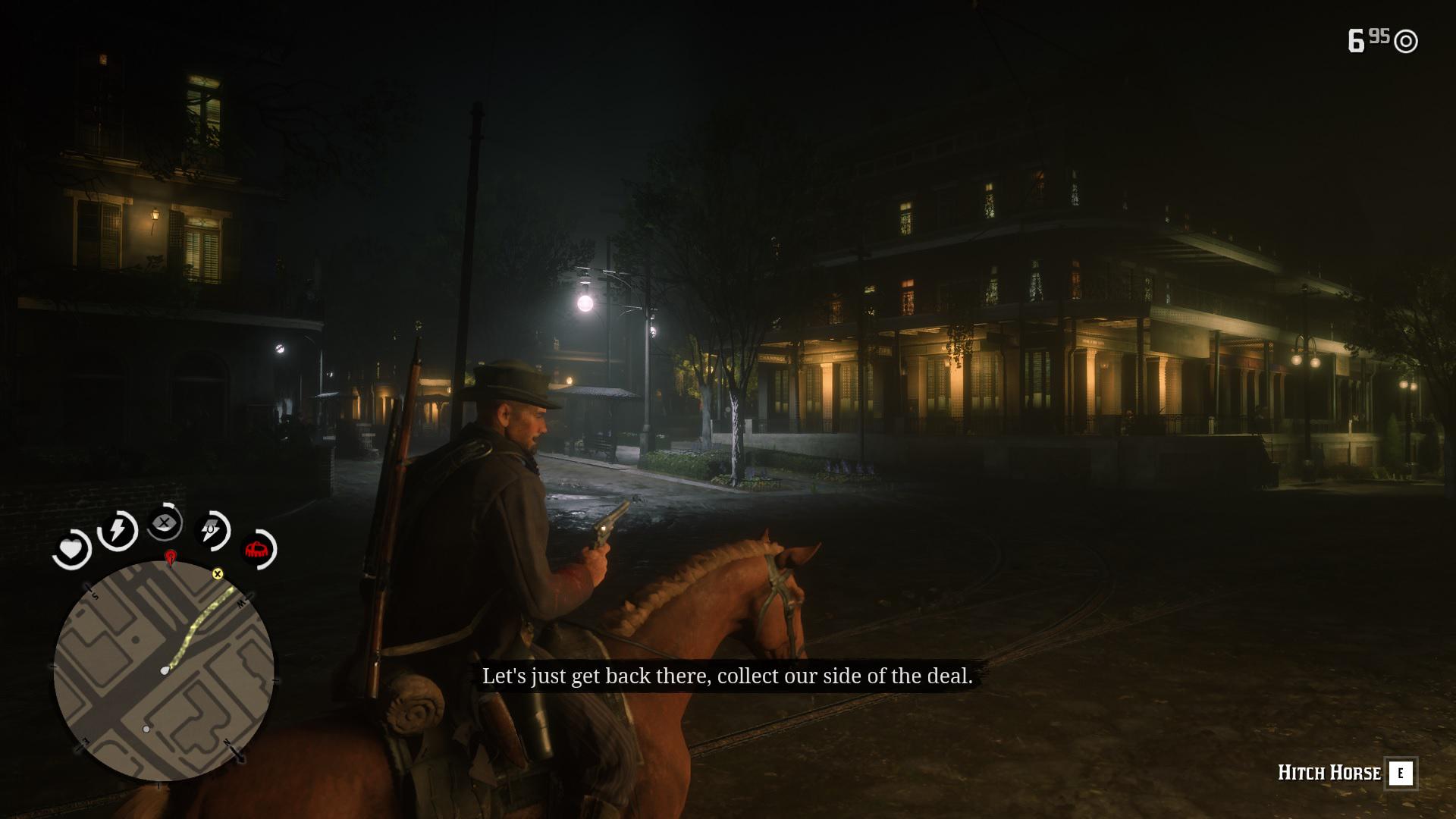Screen dimensions: 1456x819
Task: Select the Dead Eye core icon
Action: [x=165, y=522]
